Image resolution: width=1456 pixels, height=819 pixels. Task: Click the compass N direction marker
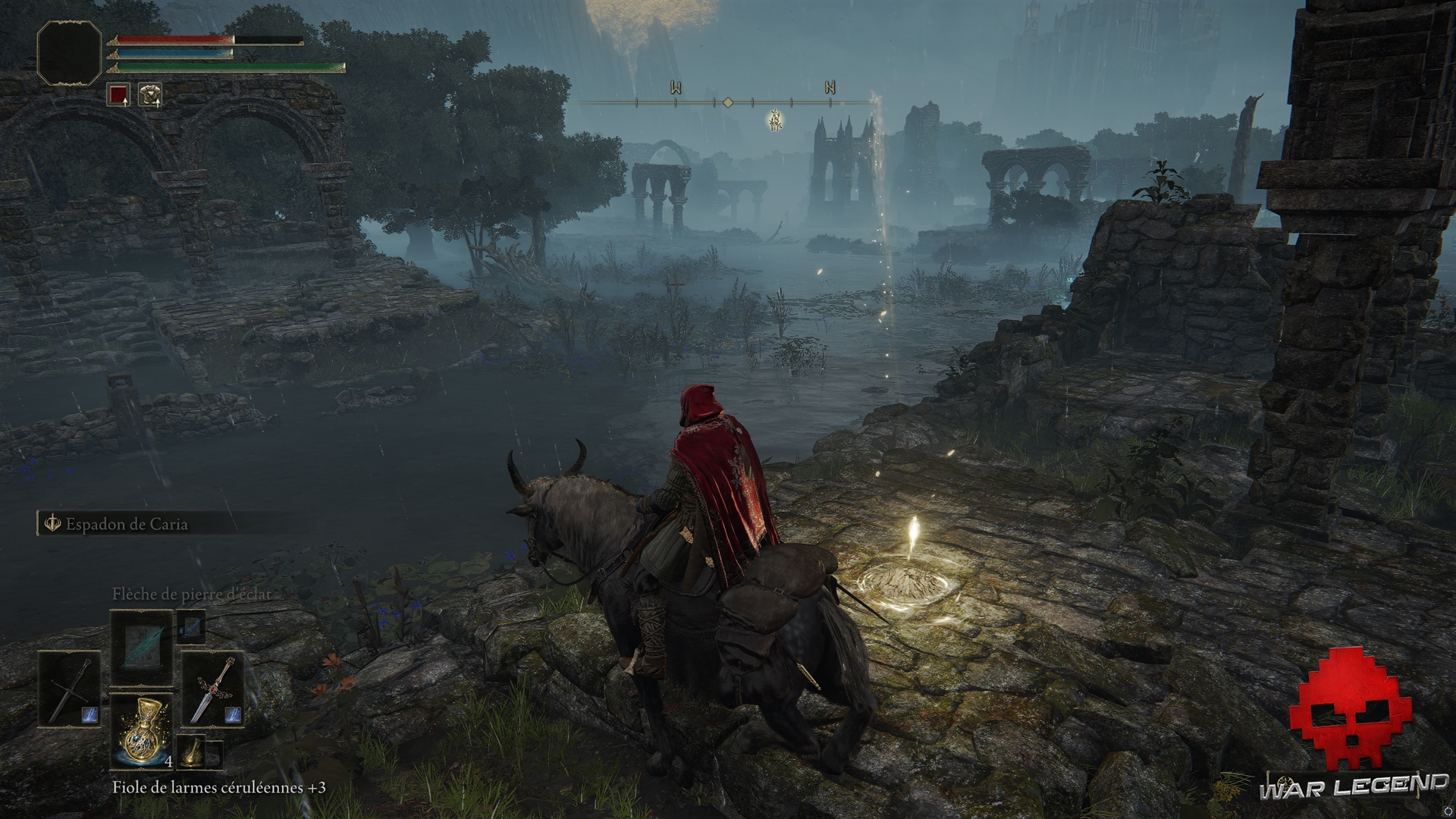[830, 88]
